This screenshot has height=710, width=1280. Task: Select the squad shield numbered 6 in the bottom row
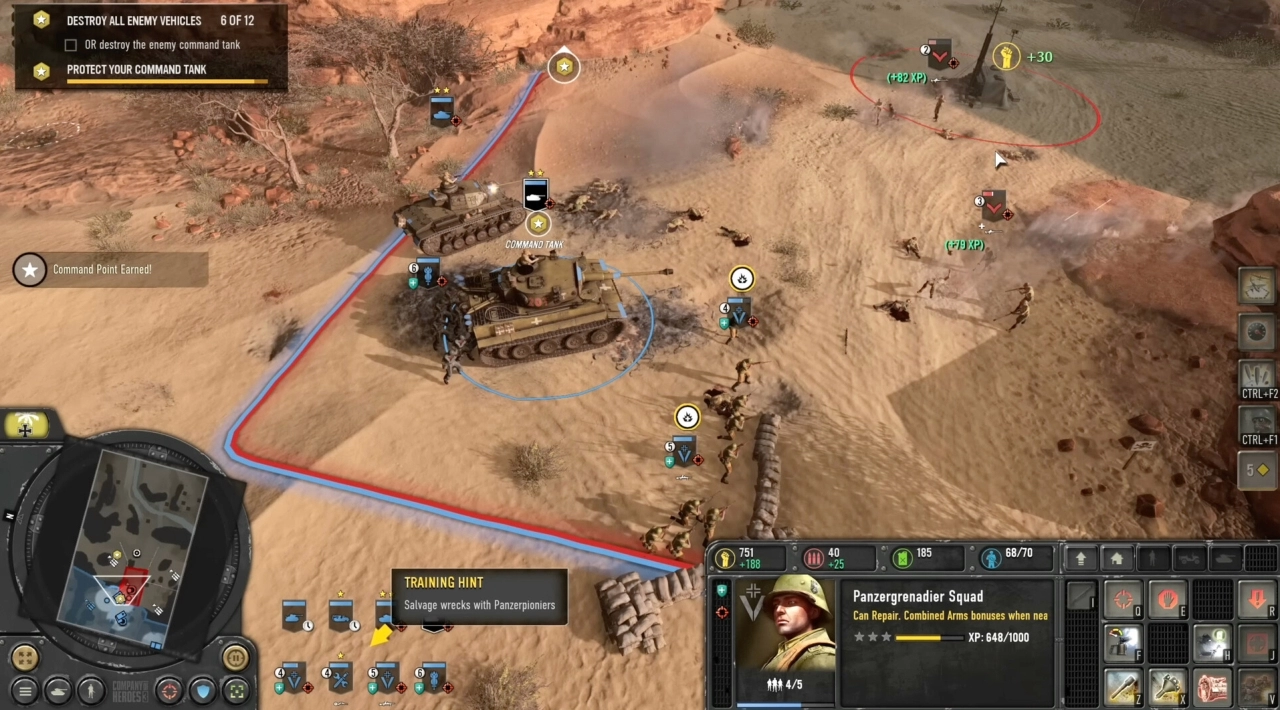pos(432,679)
